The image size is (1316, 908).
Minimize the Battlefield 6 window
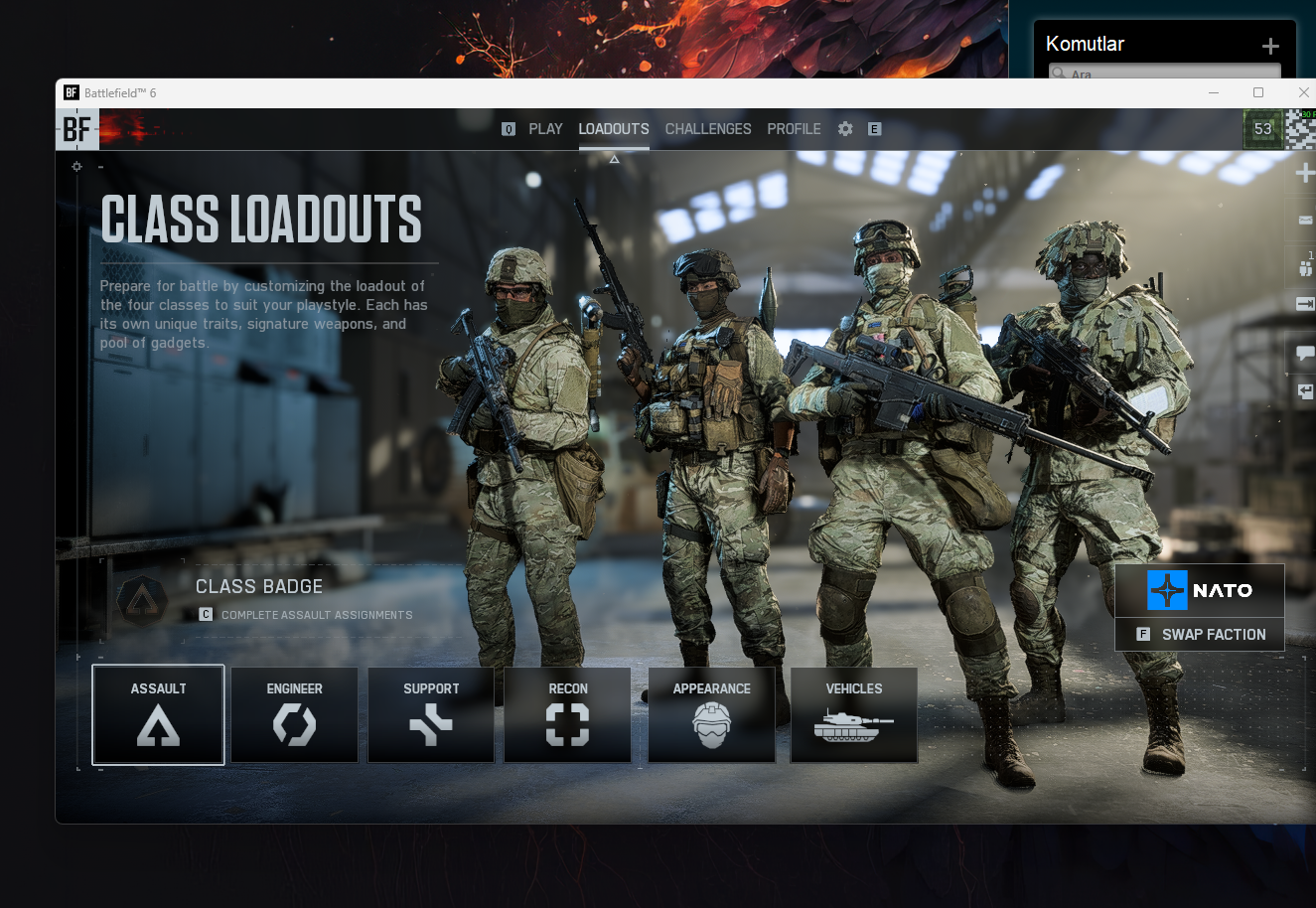coord(1214,92)
